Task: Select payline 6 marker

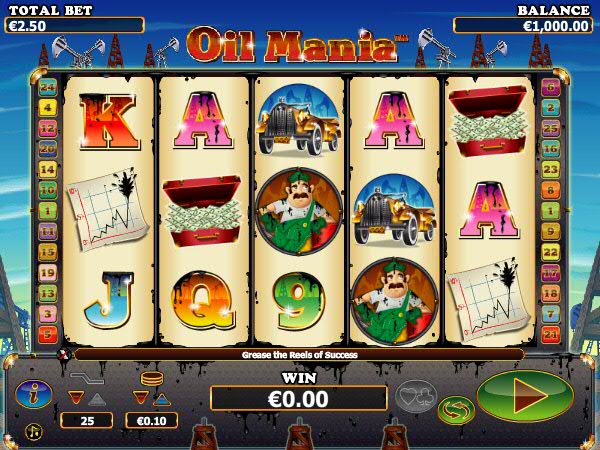Action: (550, 87)
